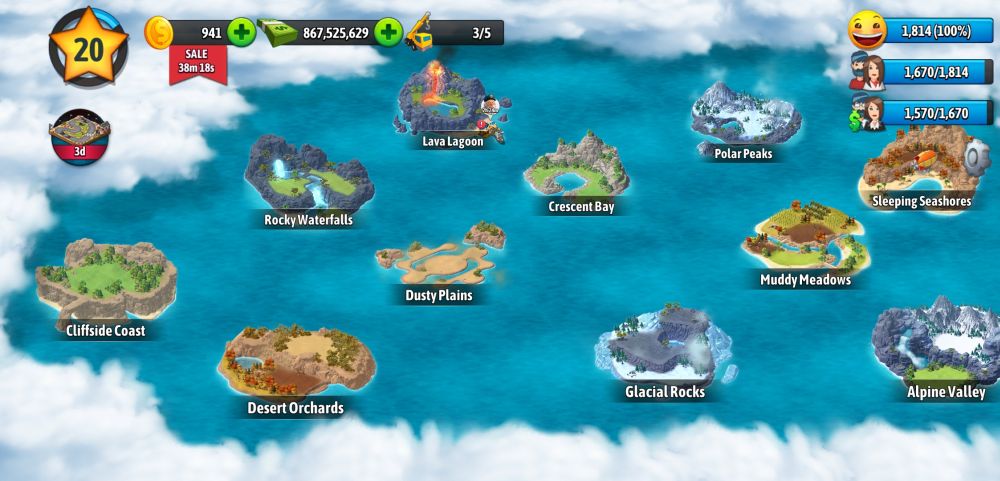
Task: Buy more cash with green plus button
Action: tap(388, 33)
